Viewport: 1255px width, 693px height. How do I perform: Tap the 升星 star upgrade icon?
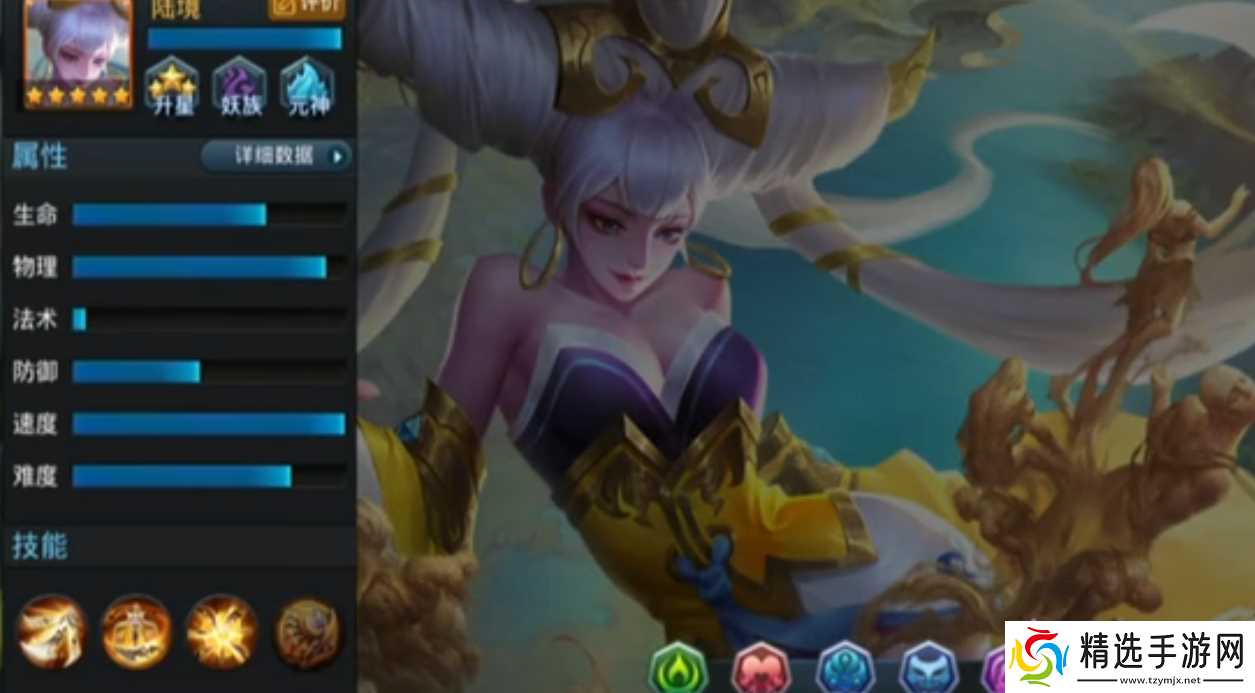172,84
